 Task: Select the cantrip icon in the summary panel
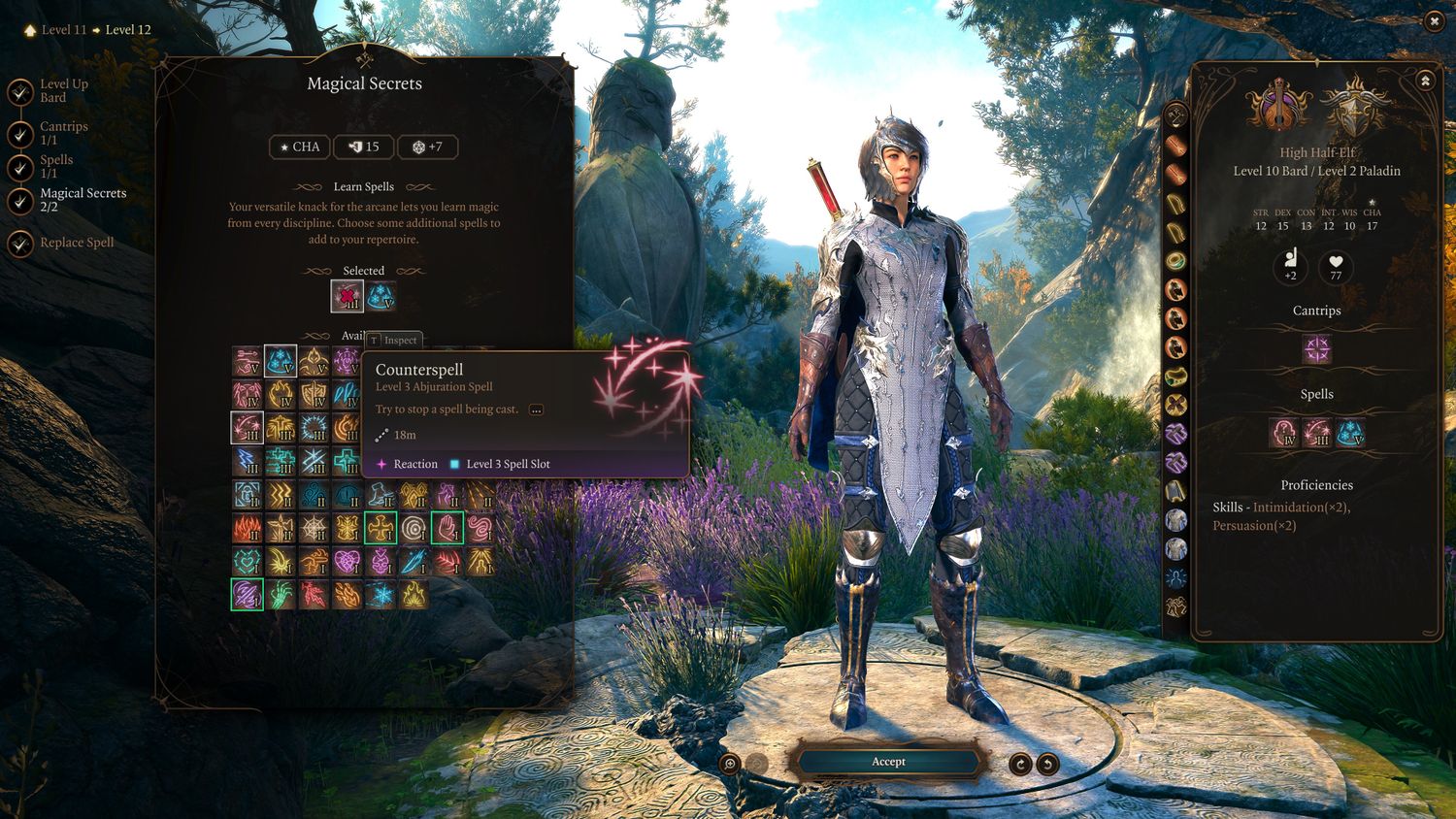click(1316, 348)
